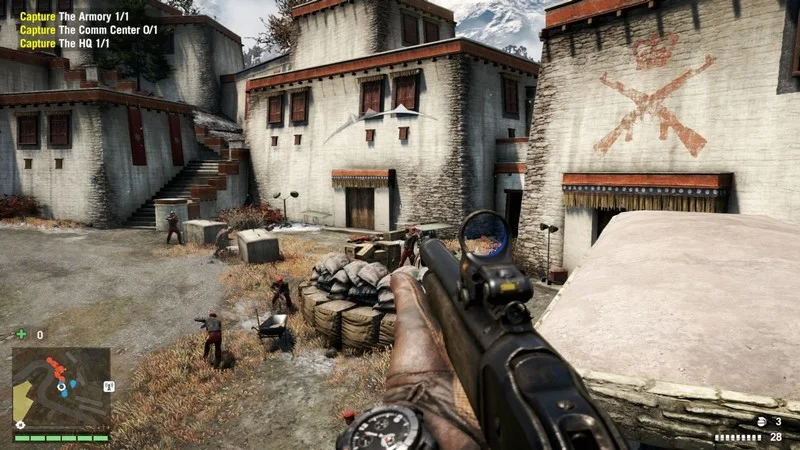Image resolution: width=800 pixels, height=450 pixels.
Task: Select the Capture The Armory objective
Action: tap(75, 17)
